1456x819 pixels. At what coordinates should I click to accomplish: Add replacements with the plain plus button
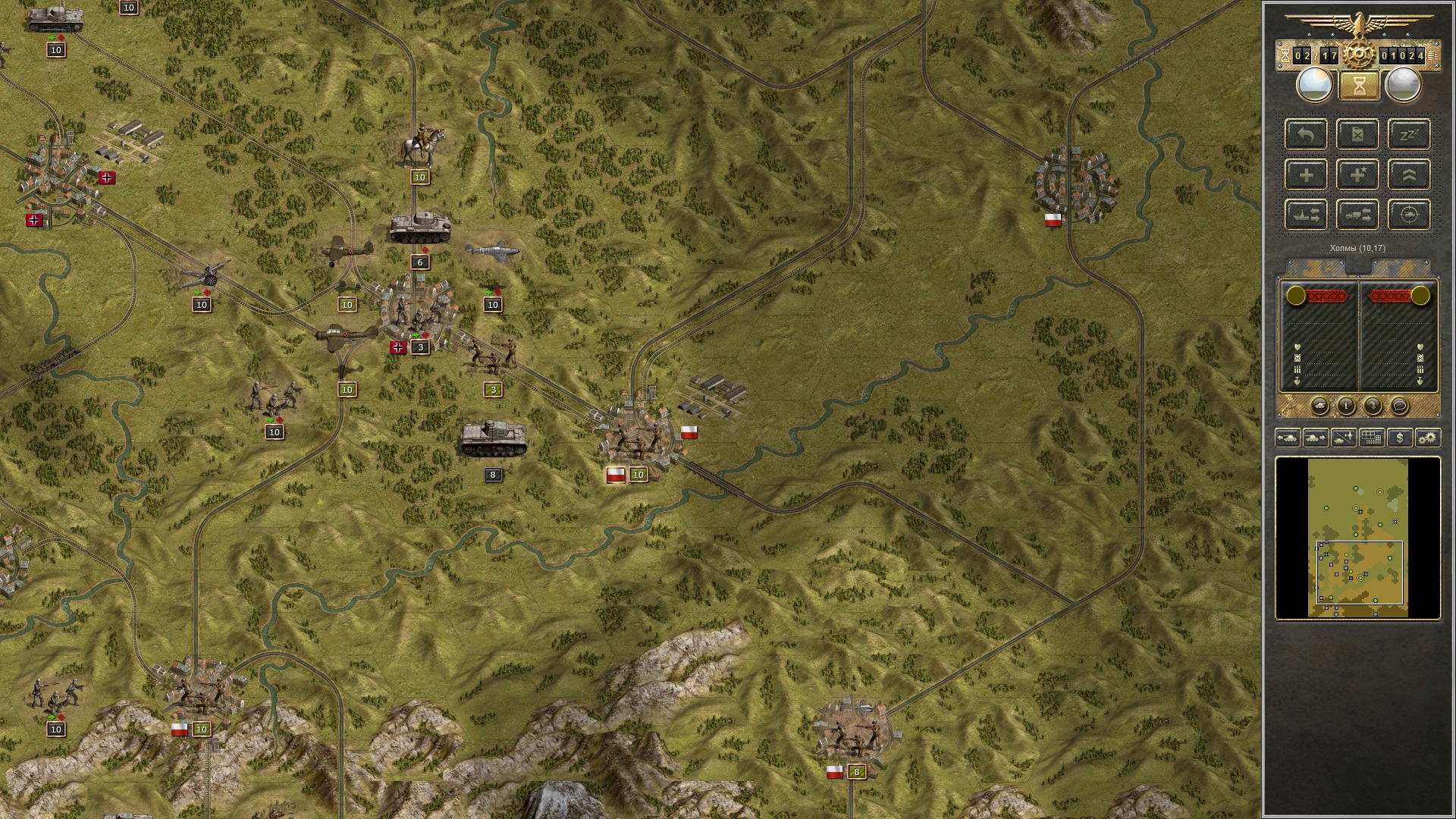[x=1306, y=175]
